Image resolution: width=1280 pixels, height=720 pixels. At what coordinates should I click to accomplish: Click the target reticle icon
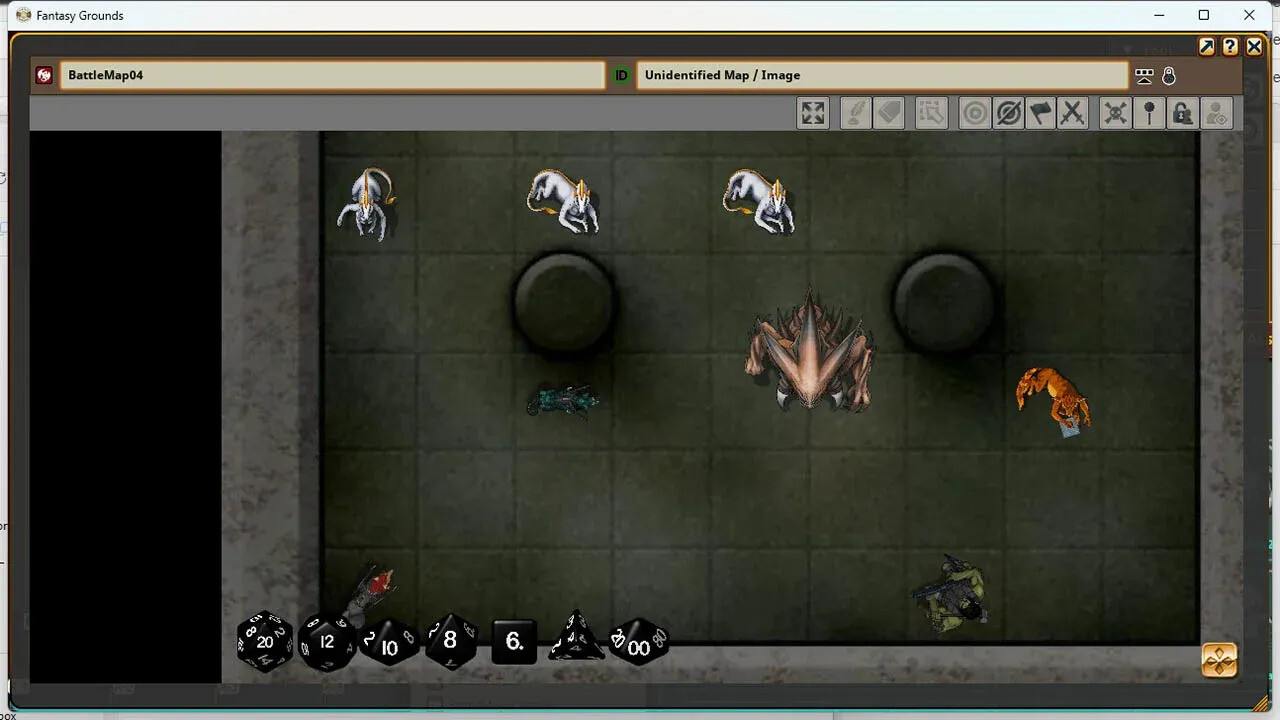(x=974, y=112)
